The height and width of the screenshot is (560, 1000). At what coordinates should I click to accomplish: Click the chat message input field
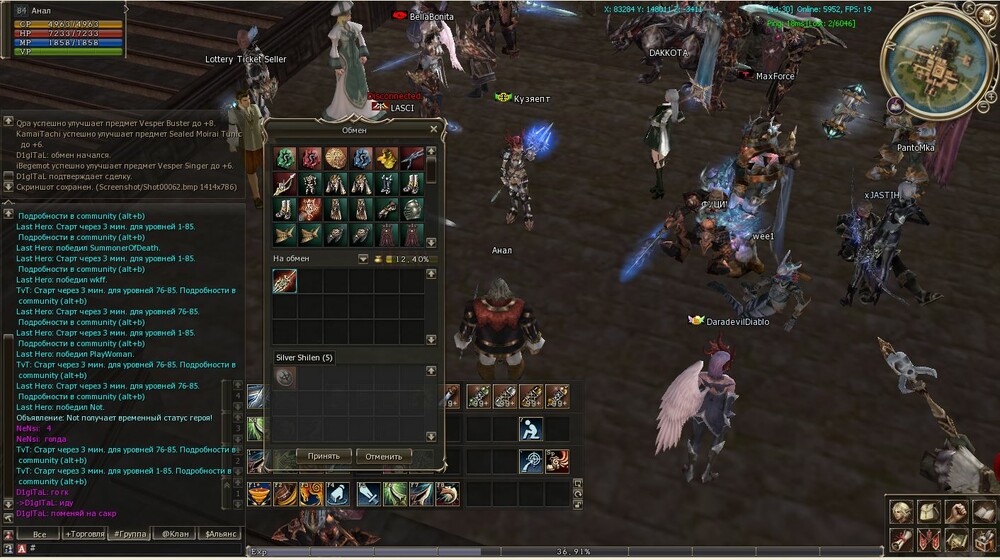[130, 548]
